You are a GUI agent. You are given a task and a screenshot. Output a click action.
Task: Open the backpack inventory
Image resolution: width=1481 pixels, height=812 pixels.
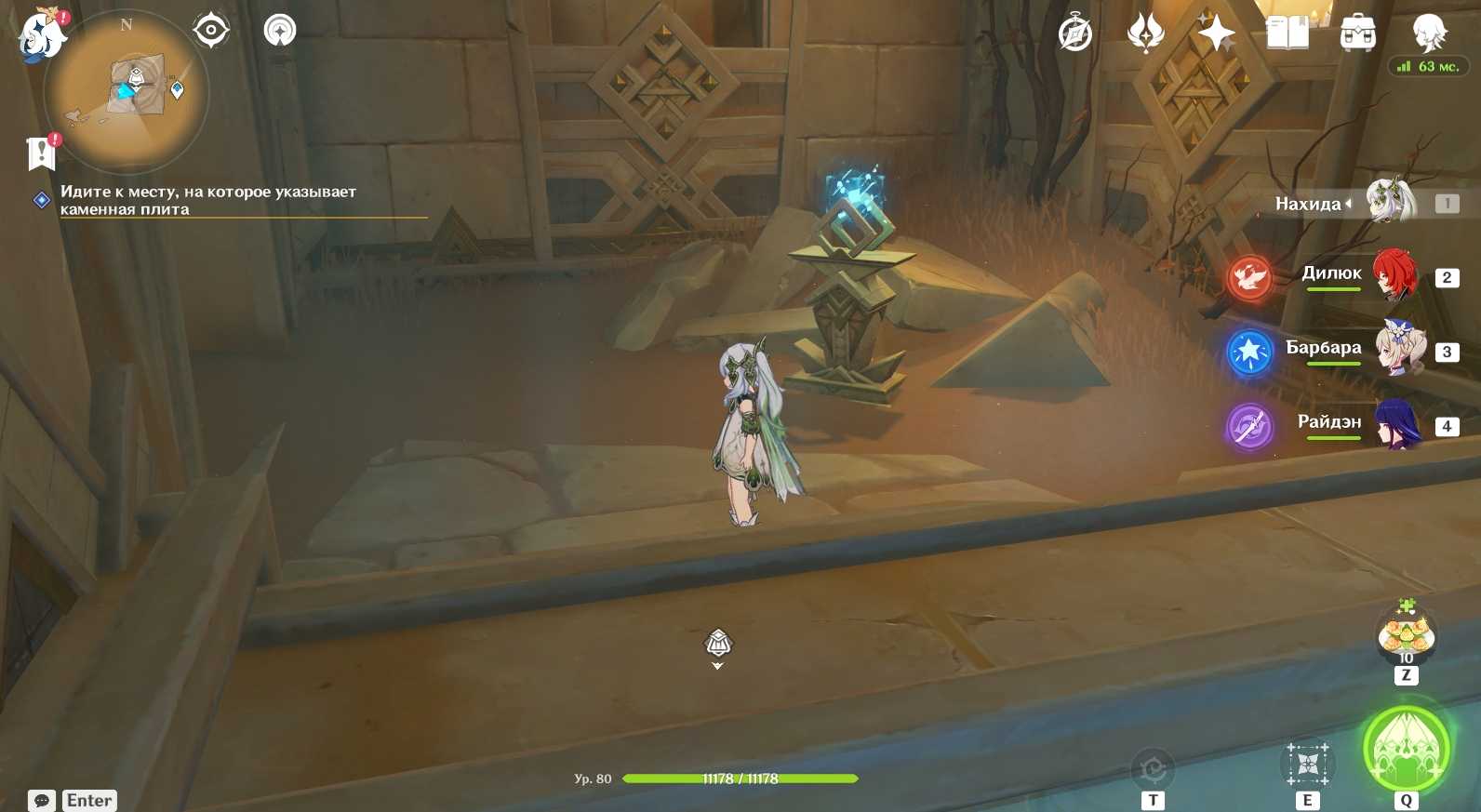pos(1358,33)
